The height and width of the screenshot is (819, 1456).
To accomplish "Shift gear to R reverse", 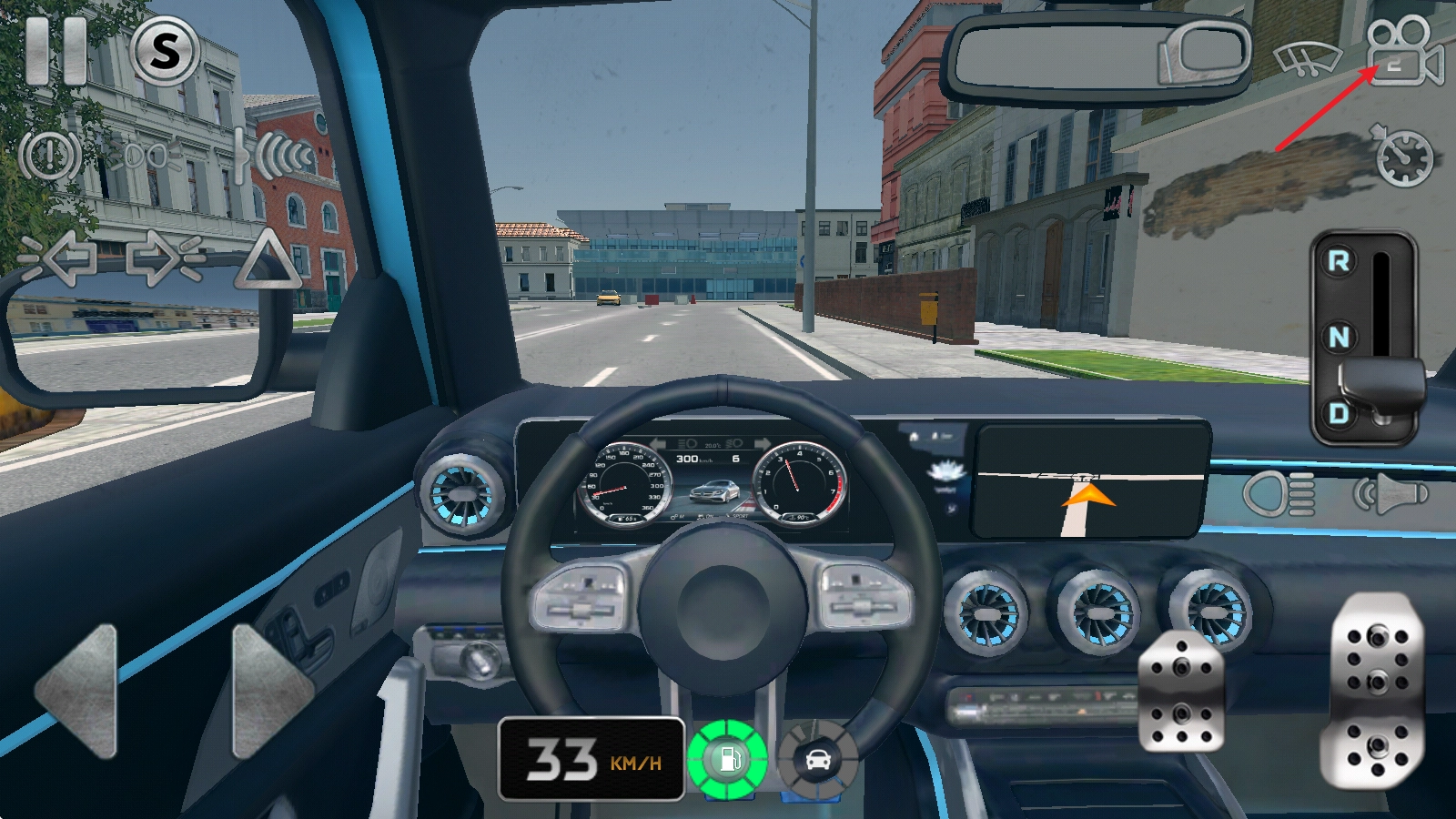I will (1339, 262).
